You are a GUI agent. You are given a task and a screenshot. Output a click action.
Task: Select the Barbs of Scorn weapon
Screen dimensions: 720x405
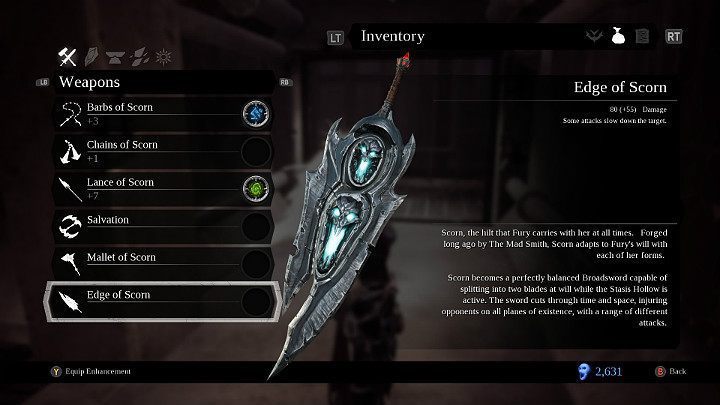point(140,113)
